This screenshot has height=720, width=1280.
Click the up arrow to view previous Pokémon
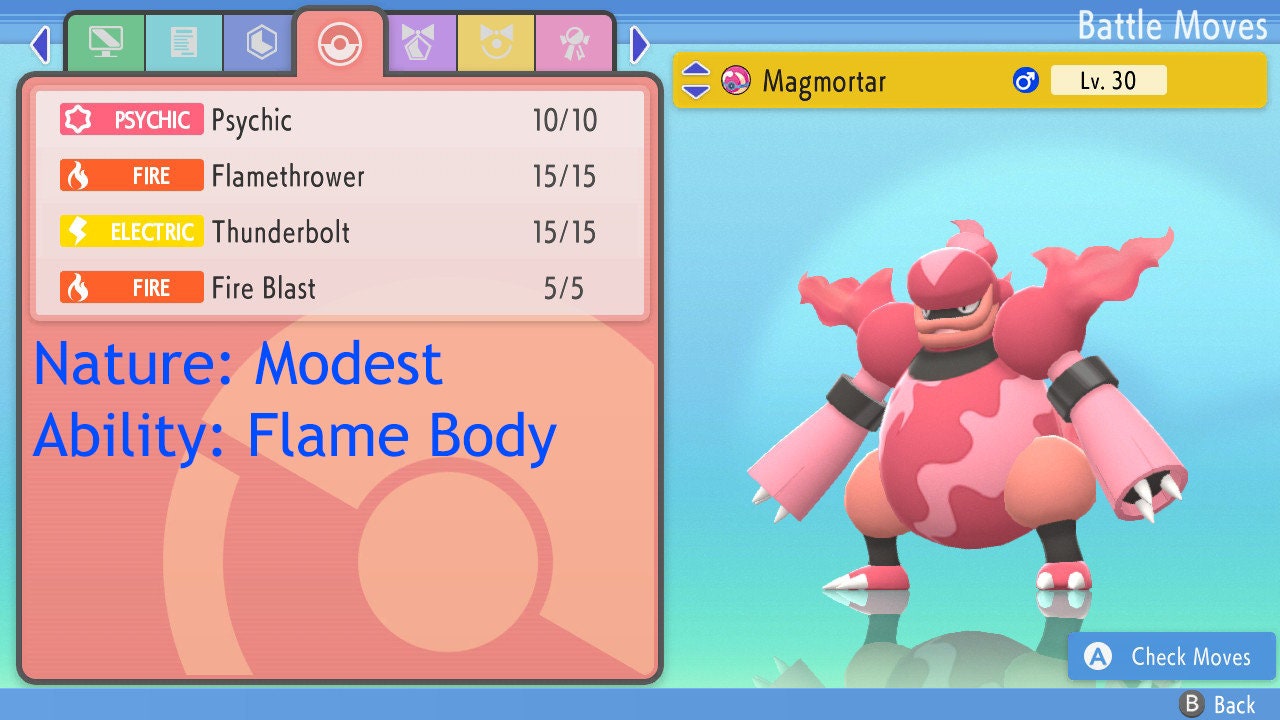pyautogui.click(x=694, y=70)
